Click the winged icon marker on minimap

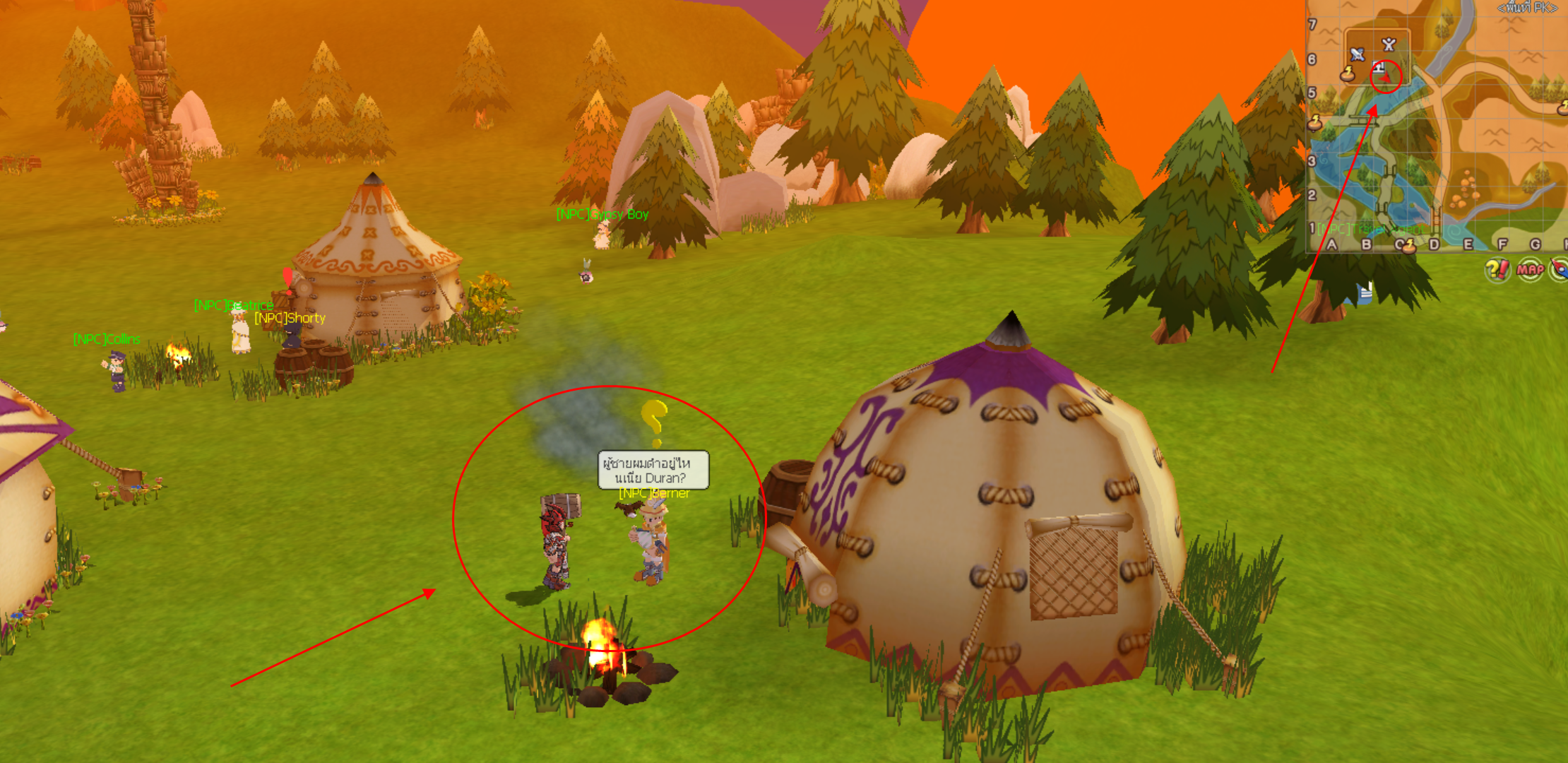tap(1357, 54)
